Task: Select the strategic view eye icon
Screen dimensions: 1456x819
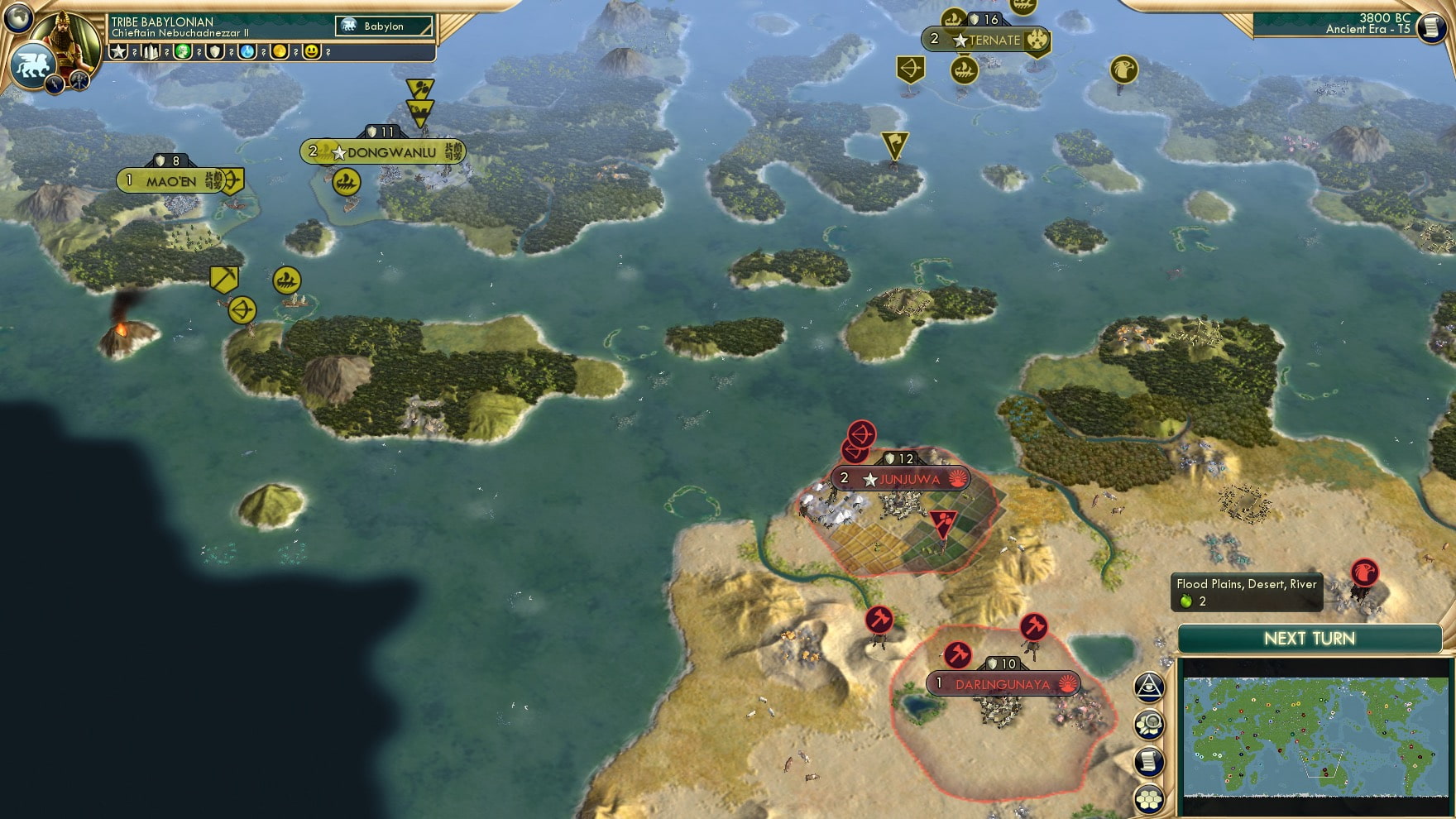Action: pos(1148,685)
